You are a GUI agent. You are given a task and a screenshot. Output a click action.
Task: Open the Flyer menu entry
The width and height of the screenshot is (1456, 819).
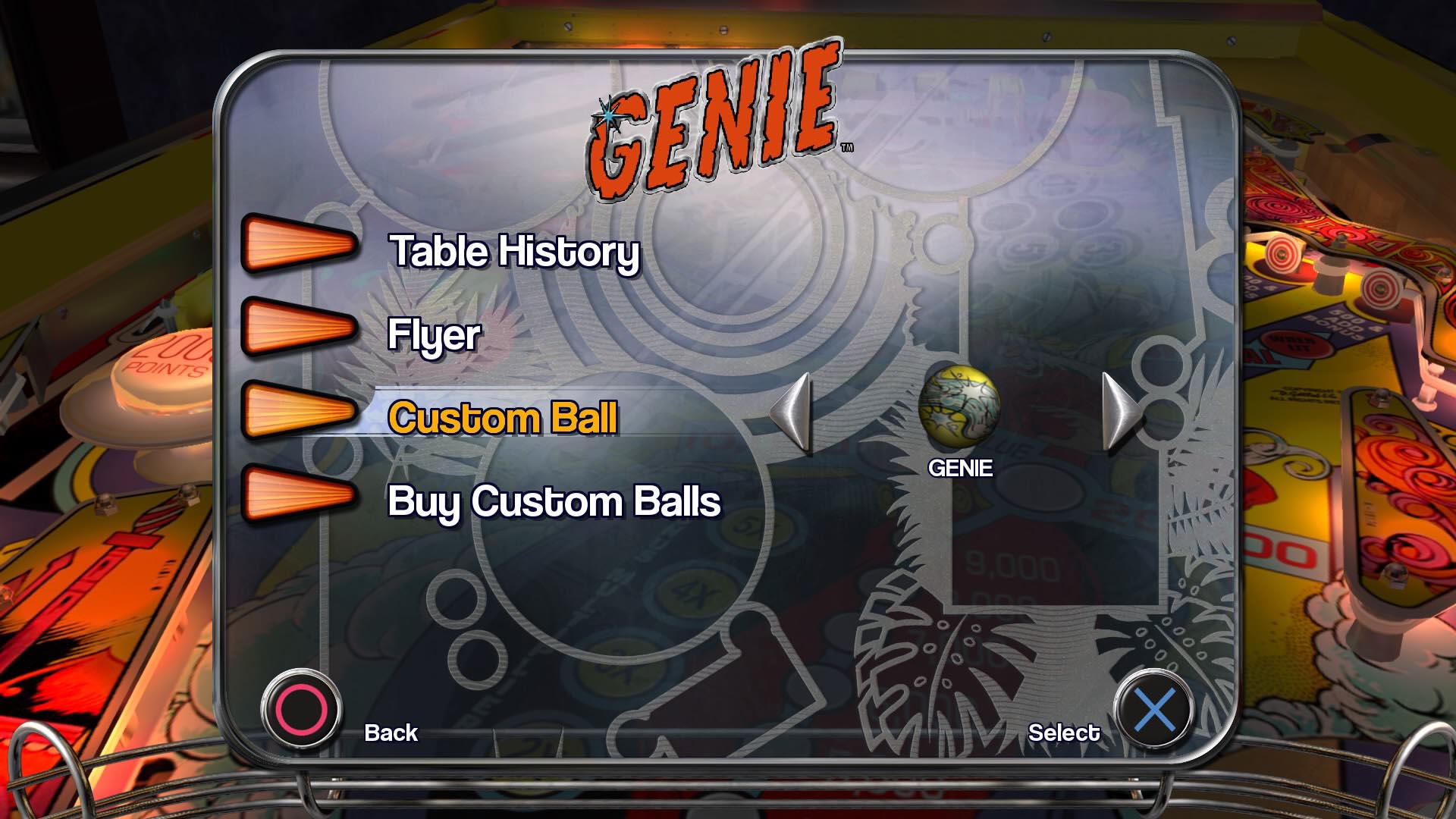point(435,335)
